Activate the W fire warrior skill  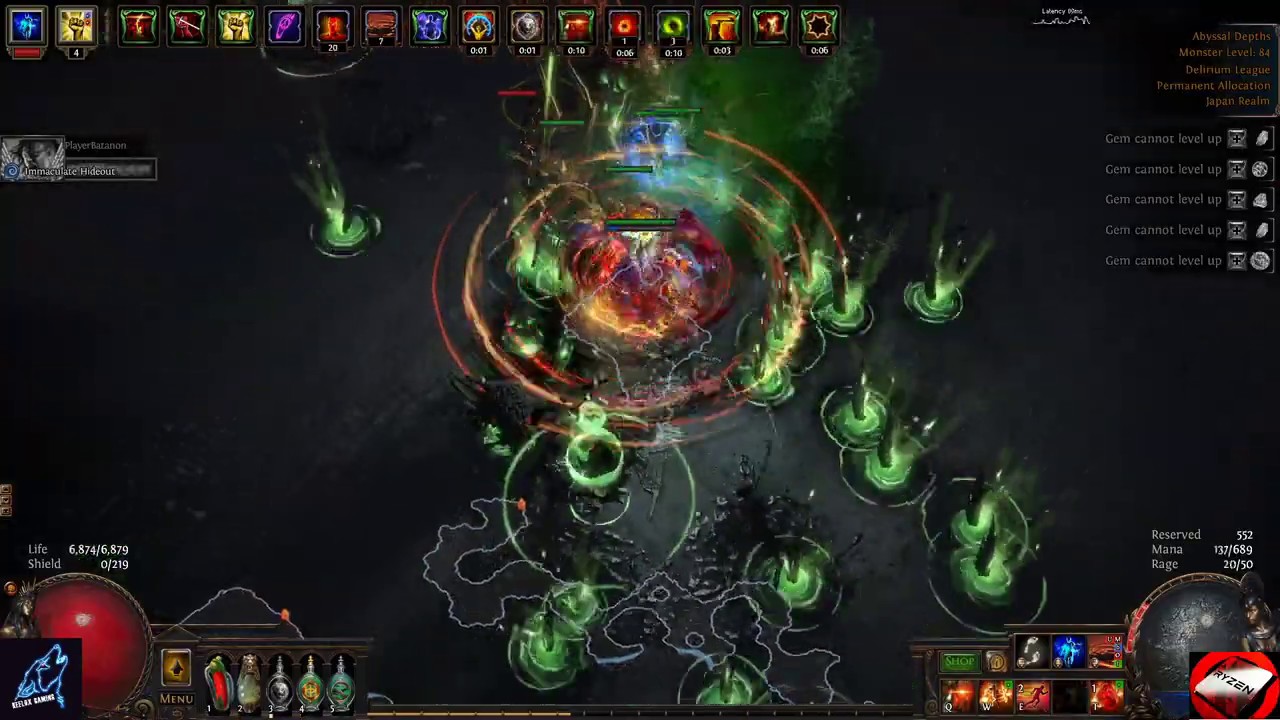pyautogui.click(x=996, y=695)
